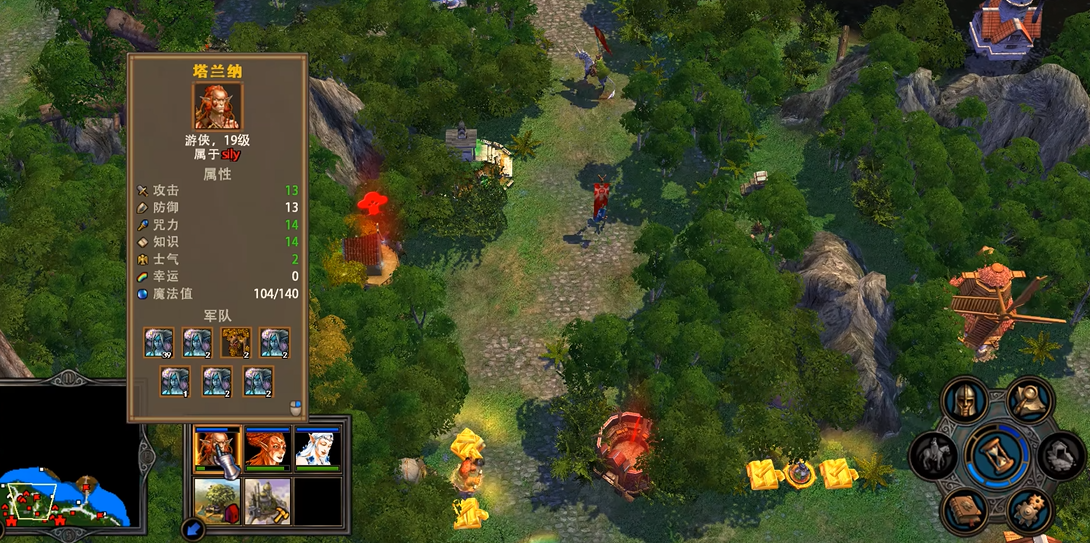
Task: Open the spellbook icon
Action: [x=964, y=511]
